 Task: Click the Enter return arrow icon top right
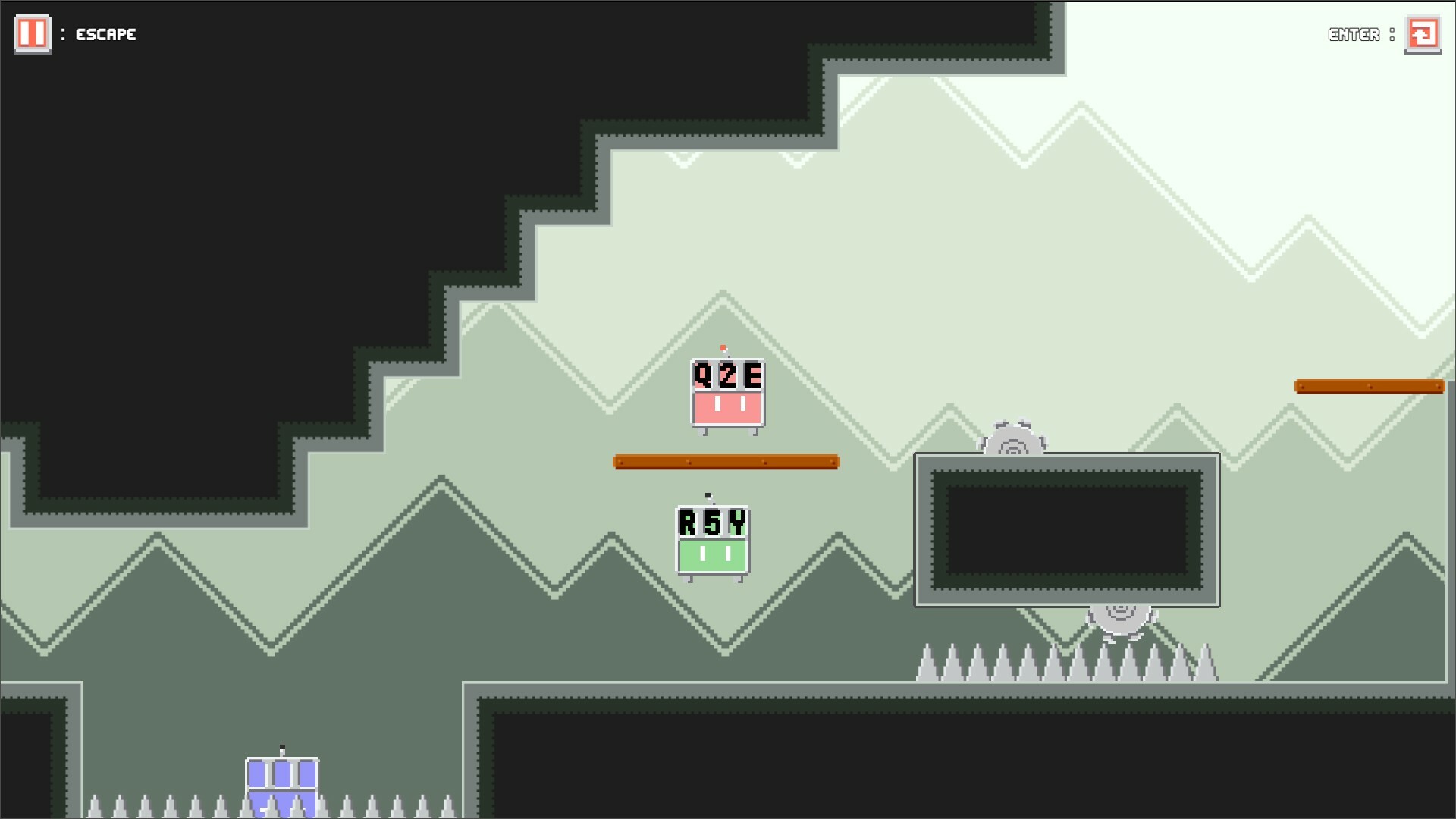1423,33
